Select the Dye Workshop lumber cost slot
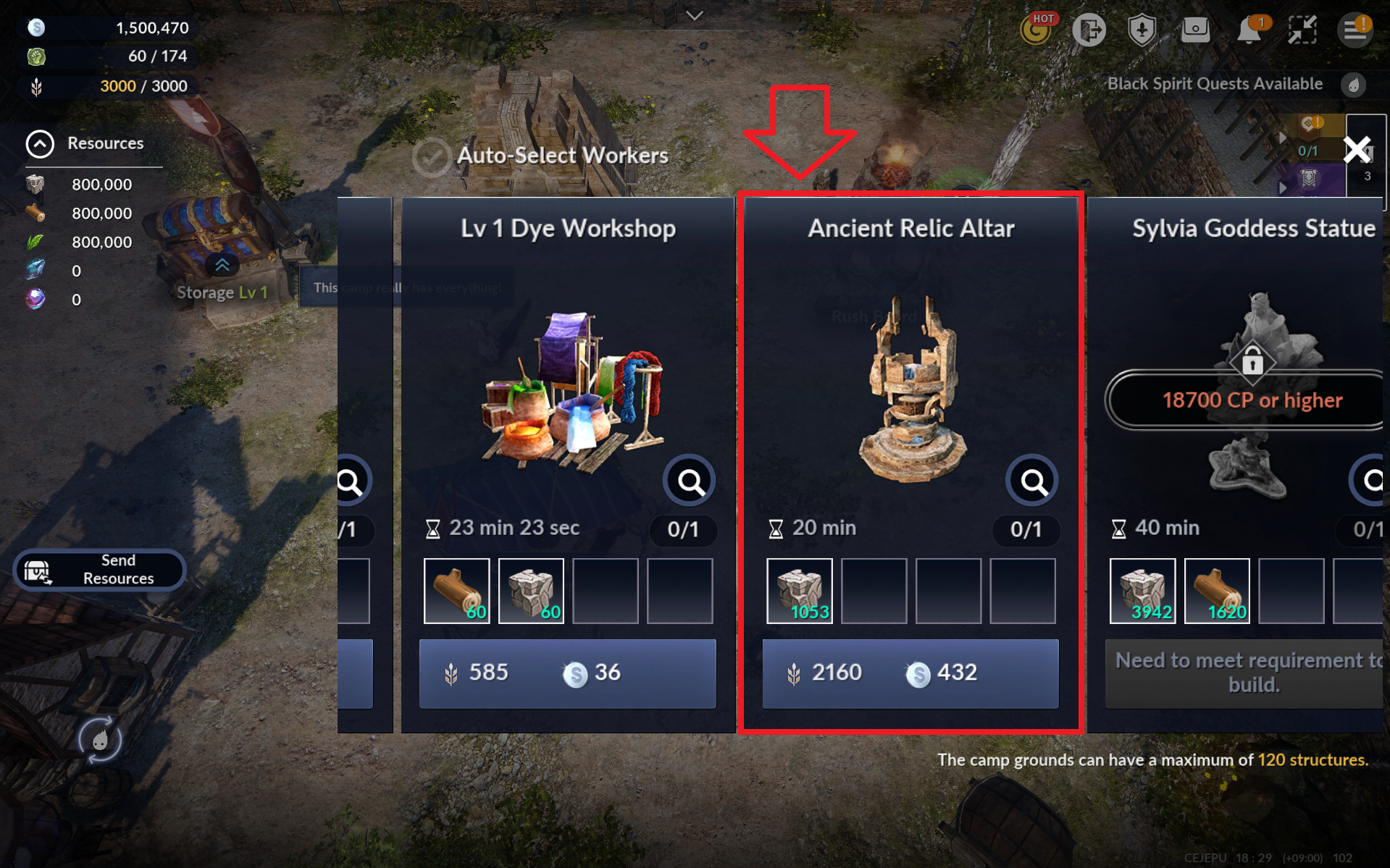The height and width of the screenshot is (868, 1390). tap(456, 591)
